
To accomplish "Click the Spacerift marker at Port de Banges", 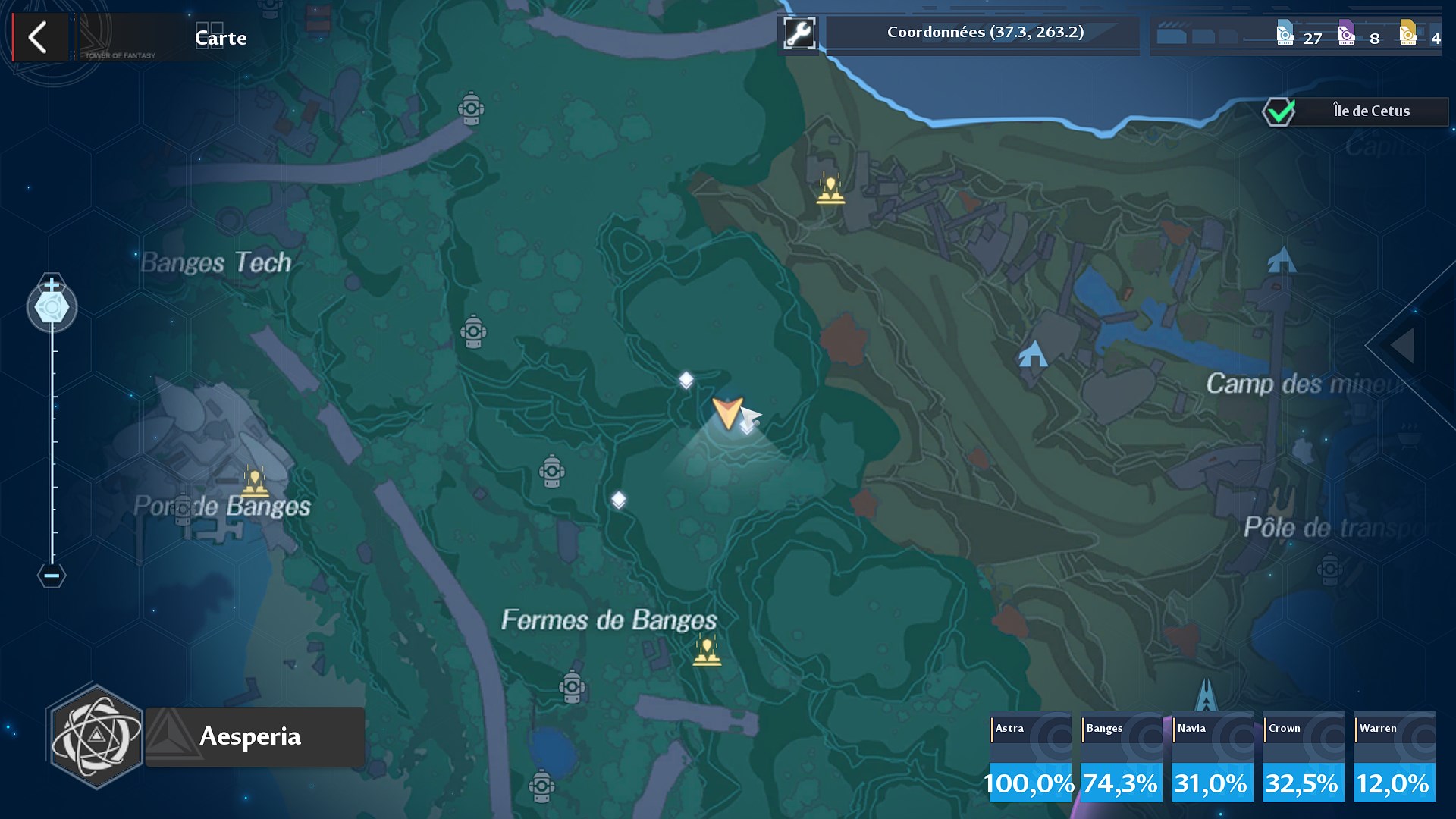I will tap(256, 482).
